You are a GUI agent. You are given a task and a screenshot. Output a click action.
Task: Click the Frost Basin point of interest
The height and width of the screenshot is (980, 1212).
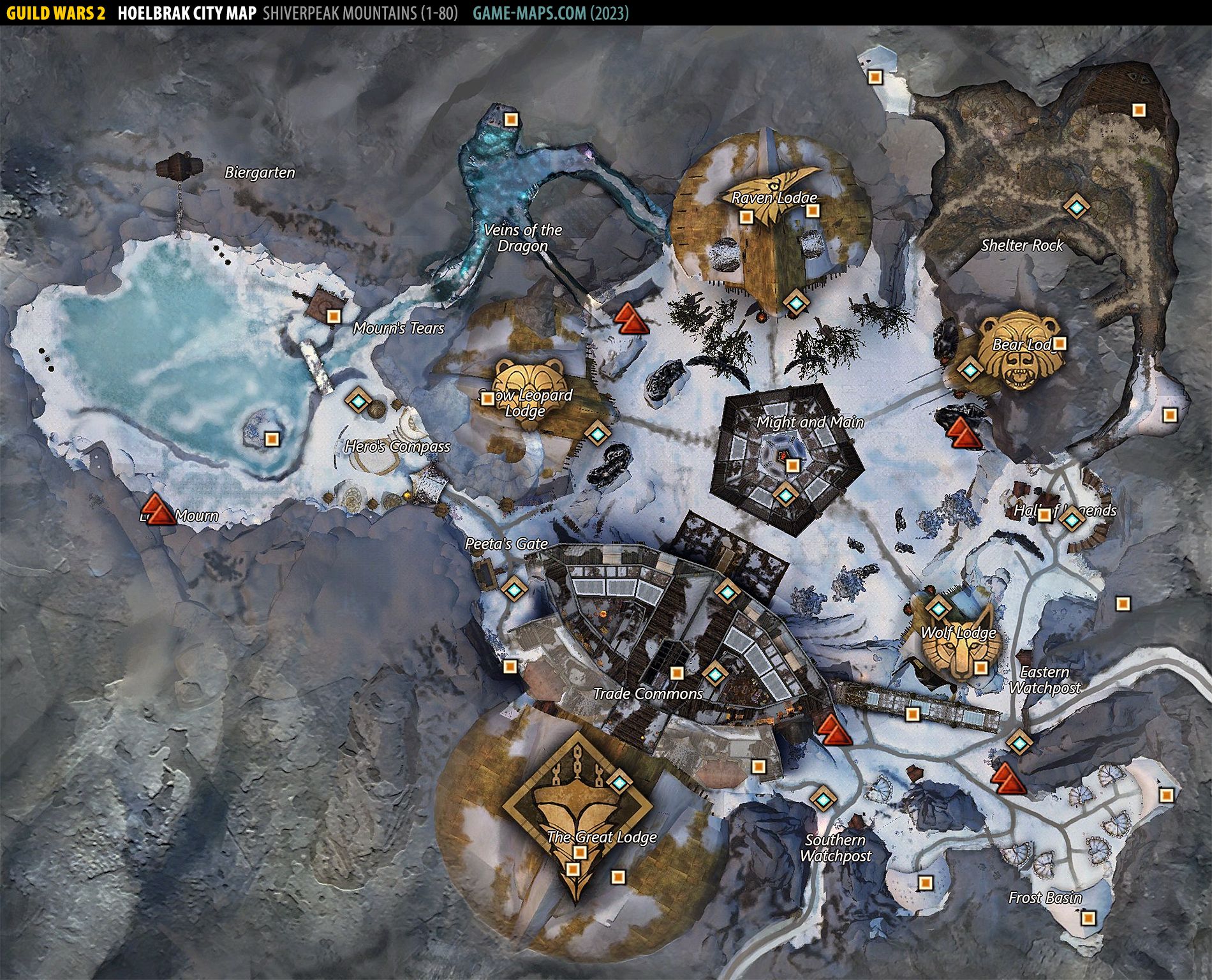coord(1088,919)
